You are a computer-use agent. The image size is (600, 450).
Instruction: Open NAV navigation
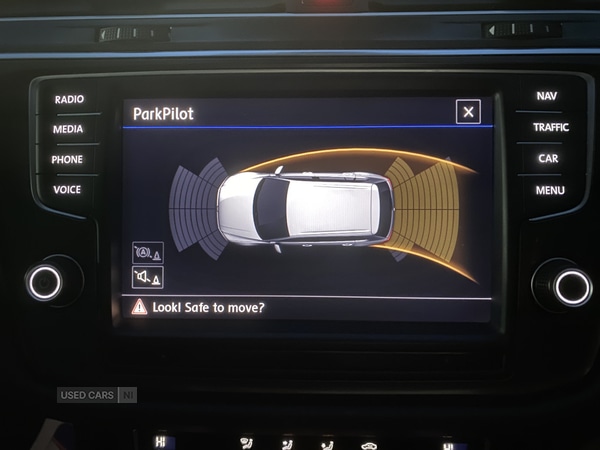[546, 96]
